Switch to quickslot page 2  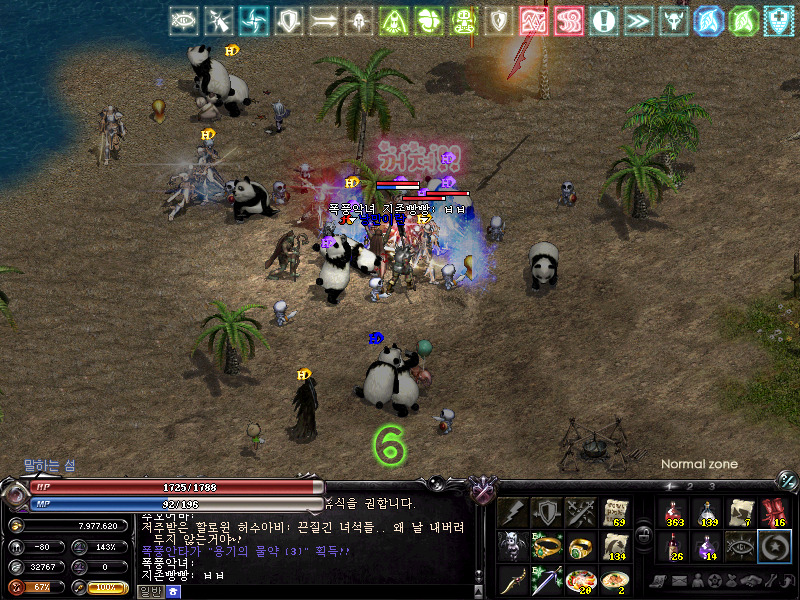coord(689,487)
